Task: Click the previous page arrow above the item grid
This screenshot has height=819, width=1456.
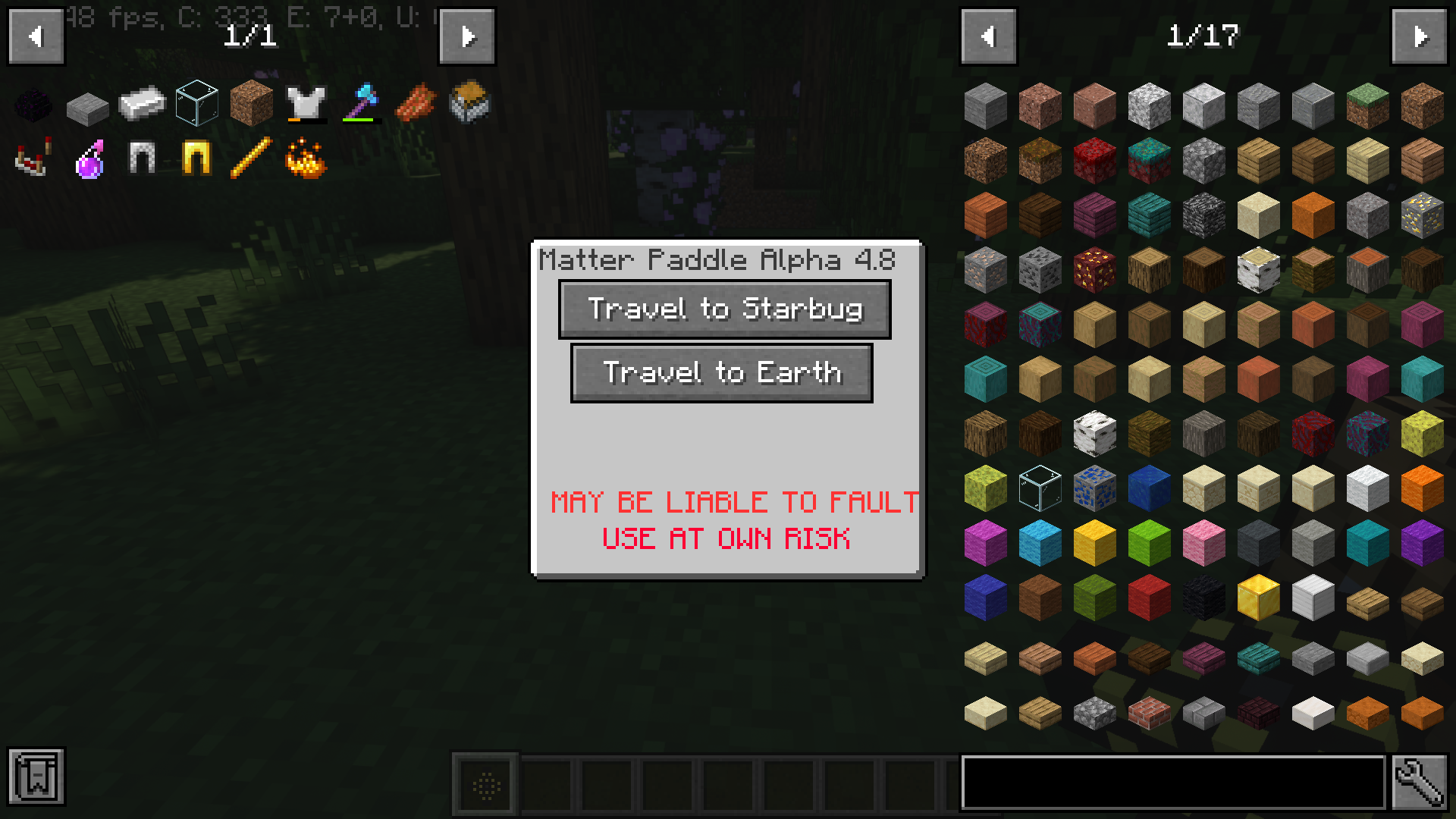Action: pyautogui.click(x=988, y=36)
